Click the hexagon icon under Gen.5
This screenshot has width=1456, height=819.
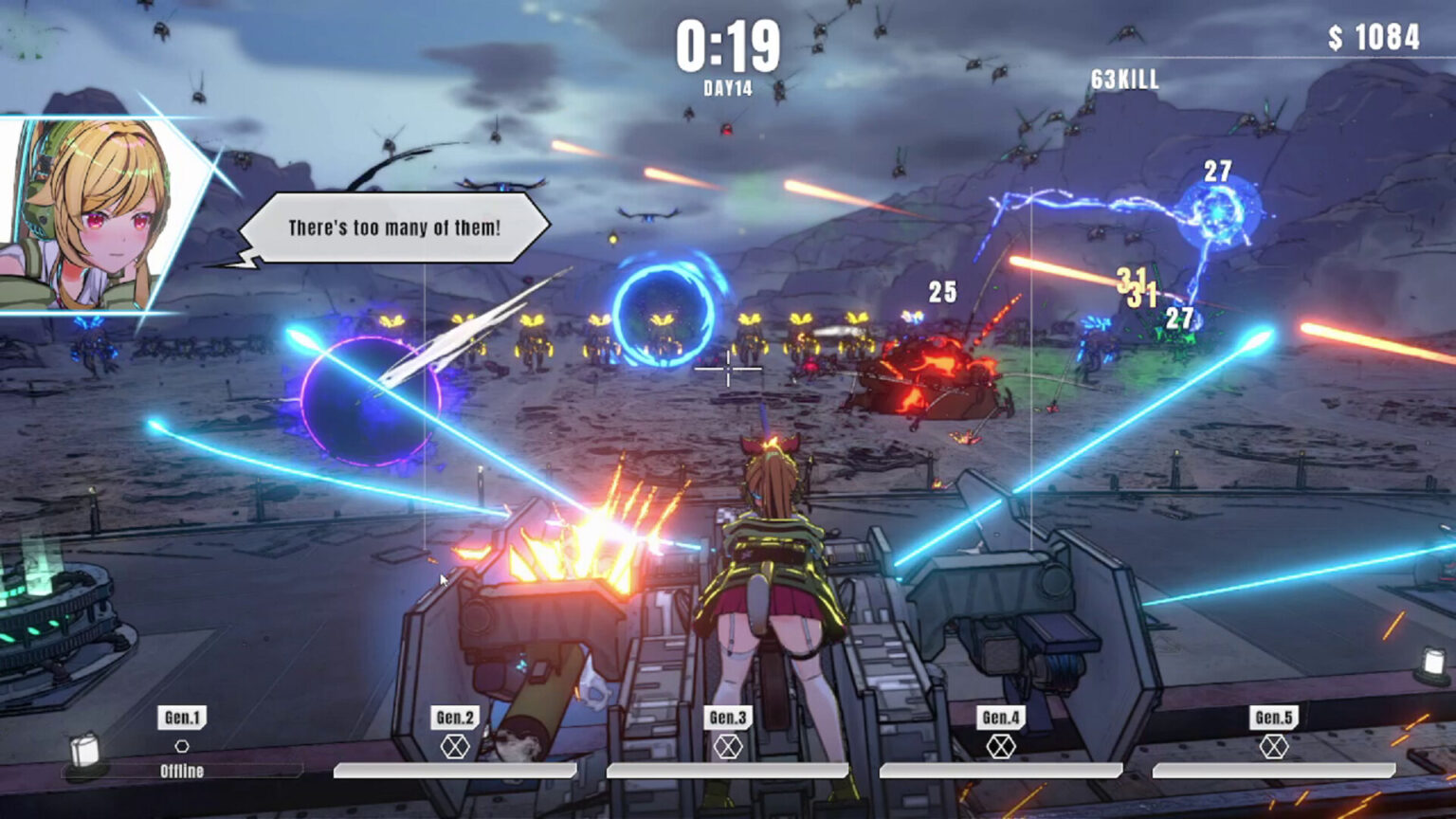[1275, 748]
